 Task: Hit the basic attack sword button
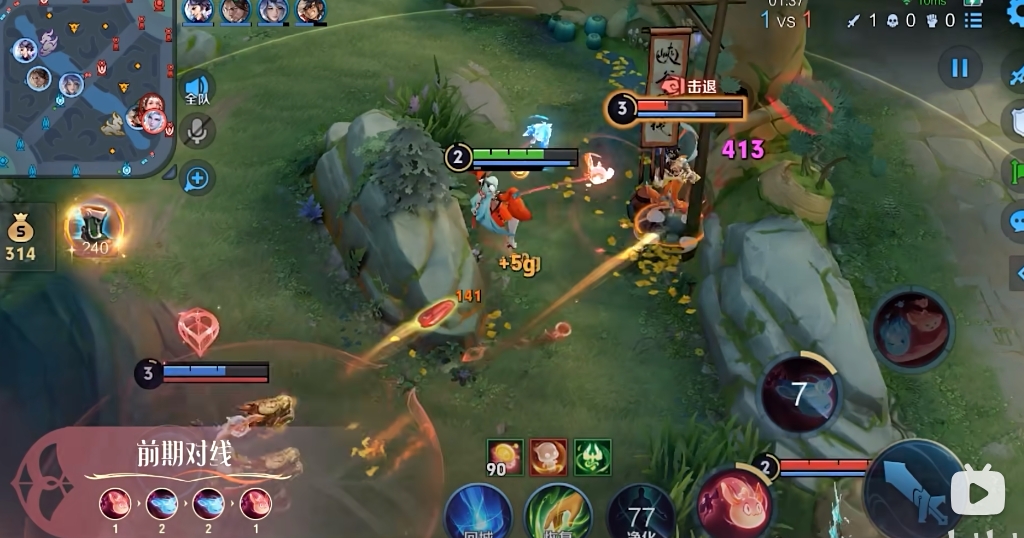pos(912,492)
